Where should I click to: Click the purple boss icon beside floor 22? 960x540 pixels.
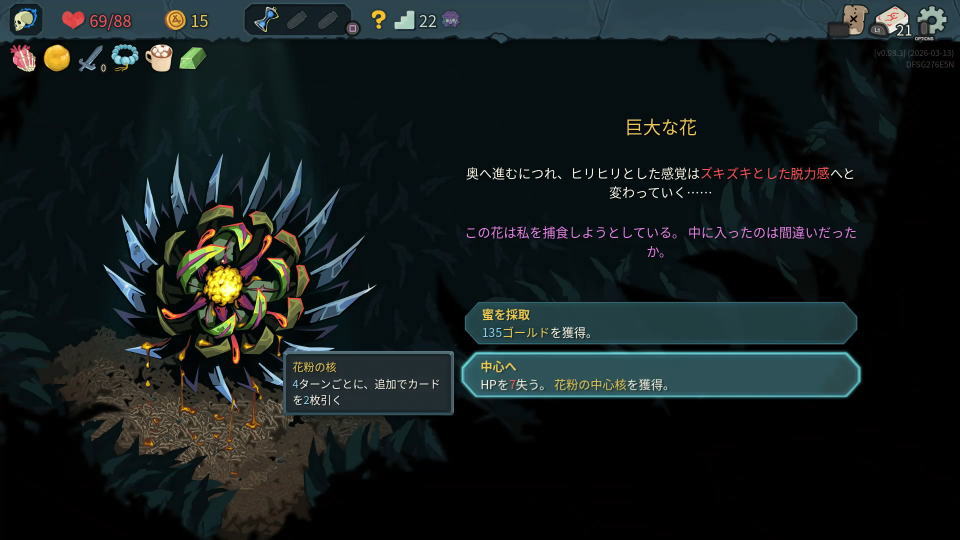[x=451, y=20]
